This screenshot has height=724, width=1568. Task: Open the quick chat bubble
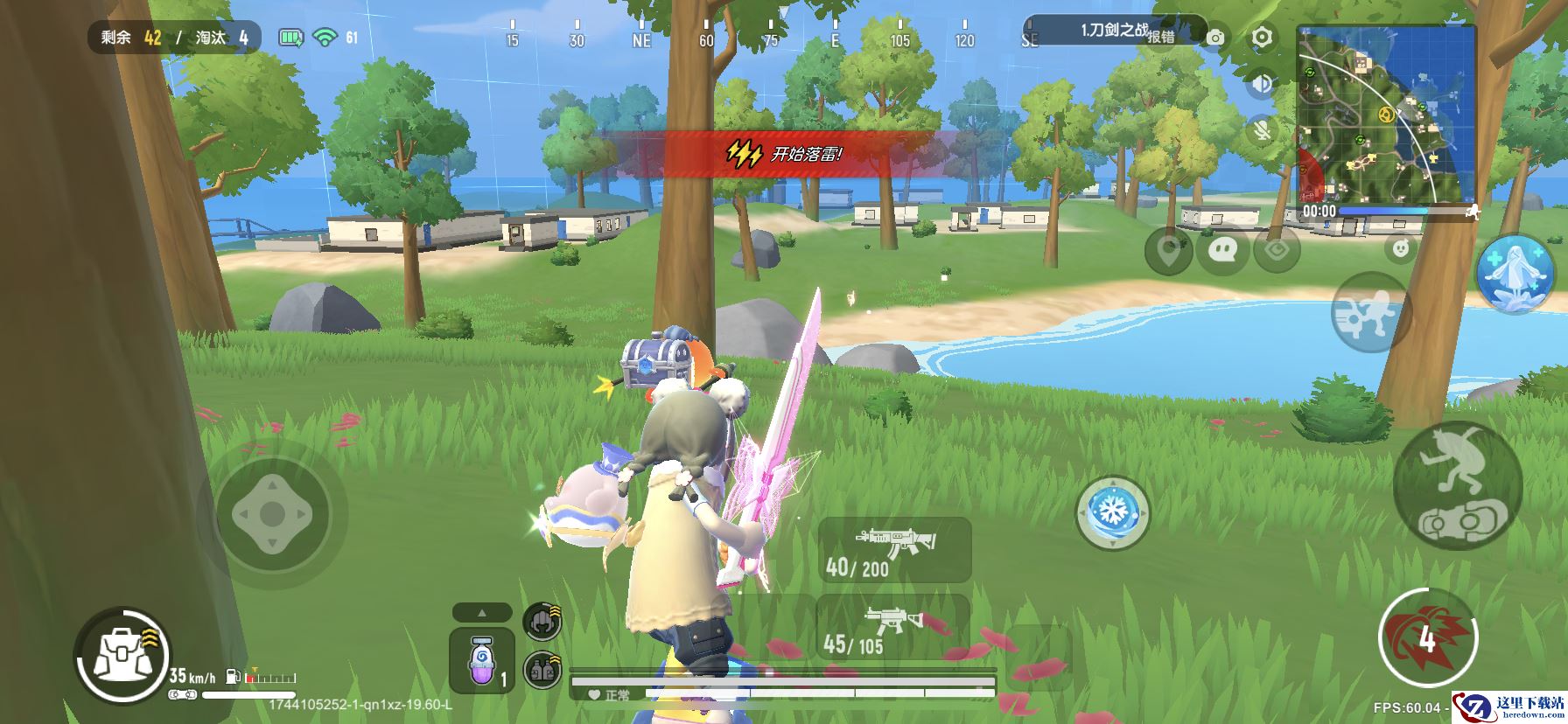(1222, 251)
